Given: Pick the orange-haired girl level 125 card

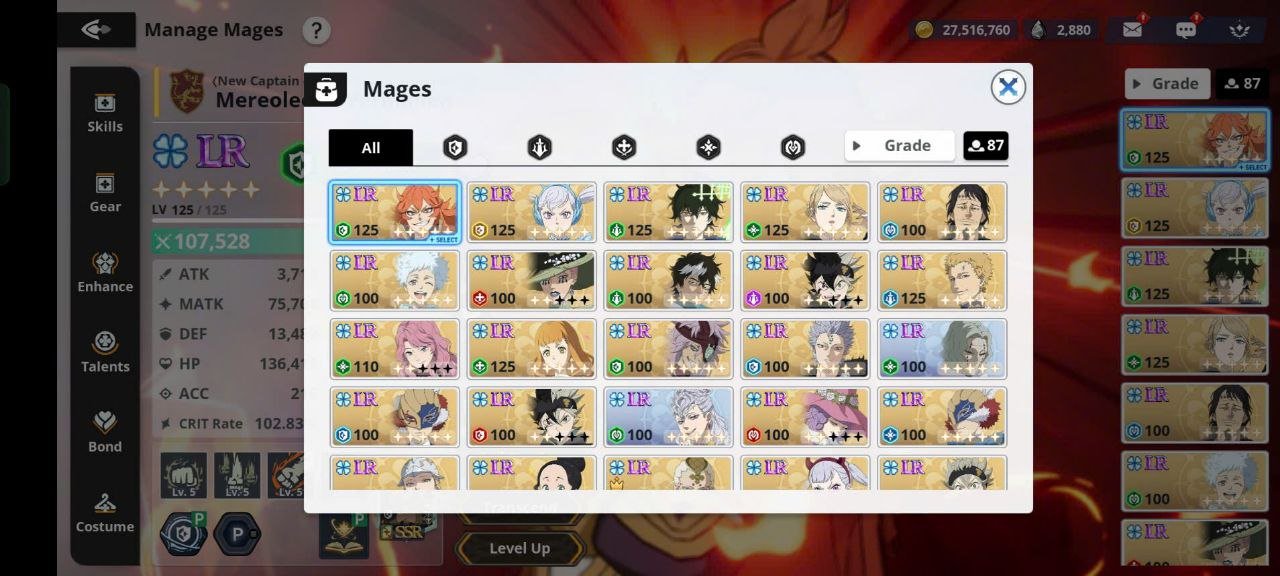Looking at the screenshot, I should tap(532, 349).
